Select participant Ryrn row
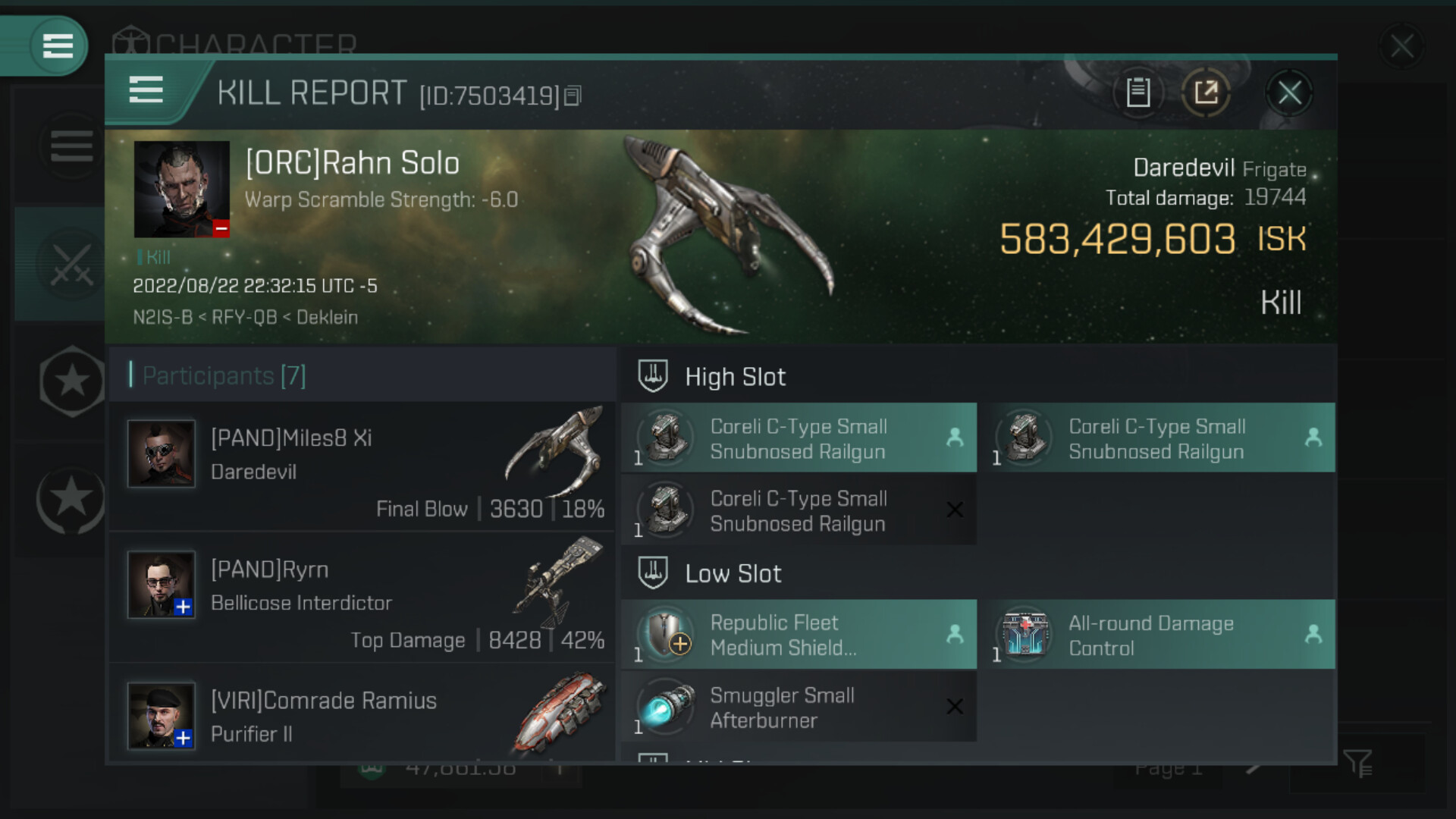Screen dimensions: 1456x819 [362, 598]
